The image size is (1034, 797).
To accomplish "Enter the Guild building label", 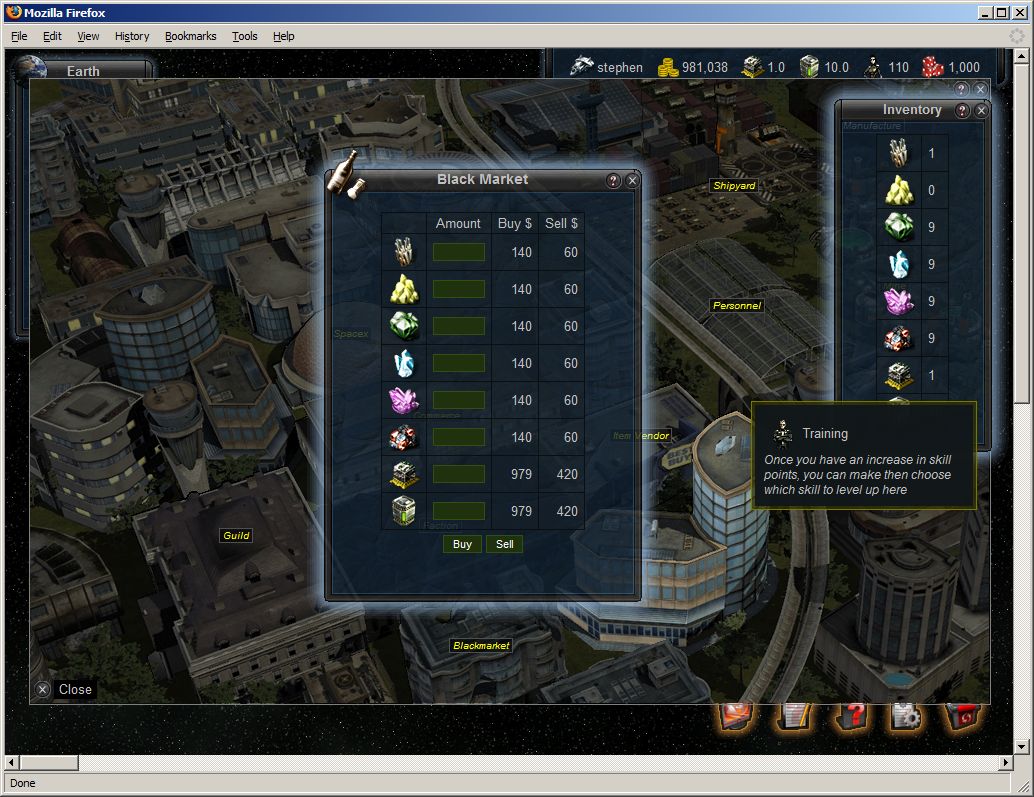I will click(x=236, y=536).
